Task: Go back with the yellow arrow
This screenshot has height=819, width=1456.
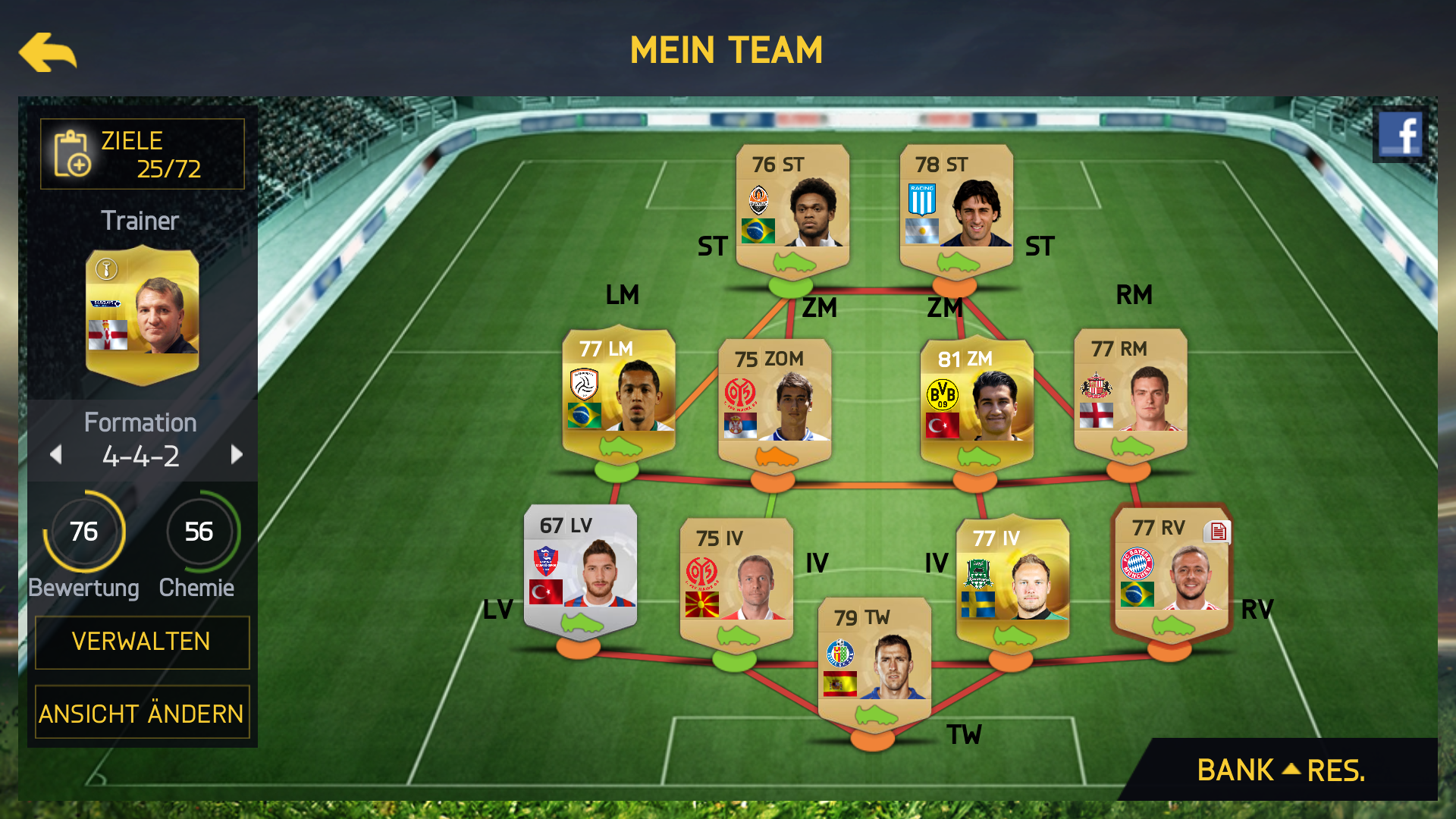Action: click(x=48, y=52)
